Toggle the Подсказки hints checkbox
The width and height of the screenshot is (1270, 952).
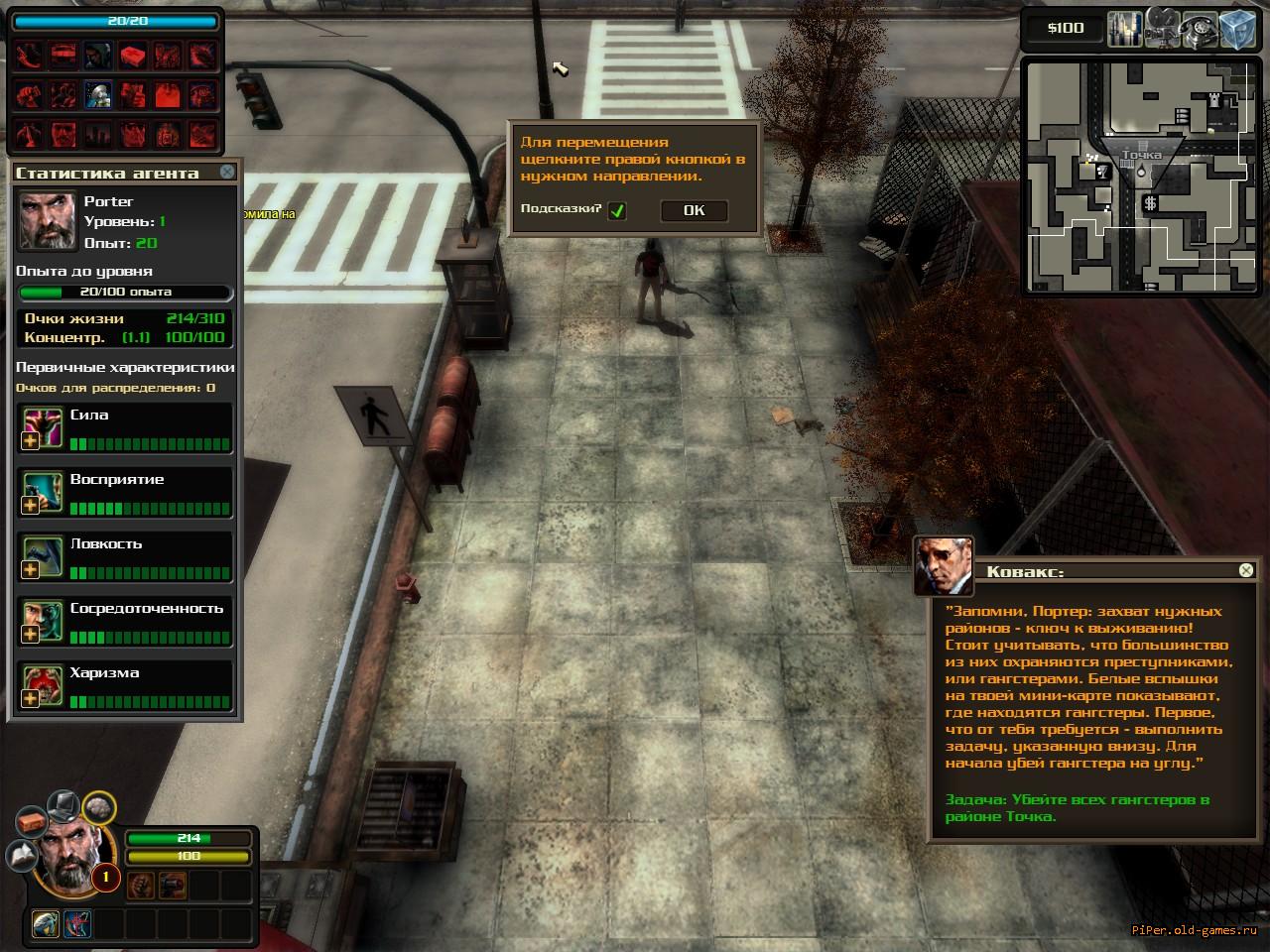[x=617, y=210]
